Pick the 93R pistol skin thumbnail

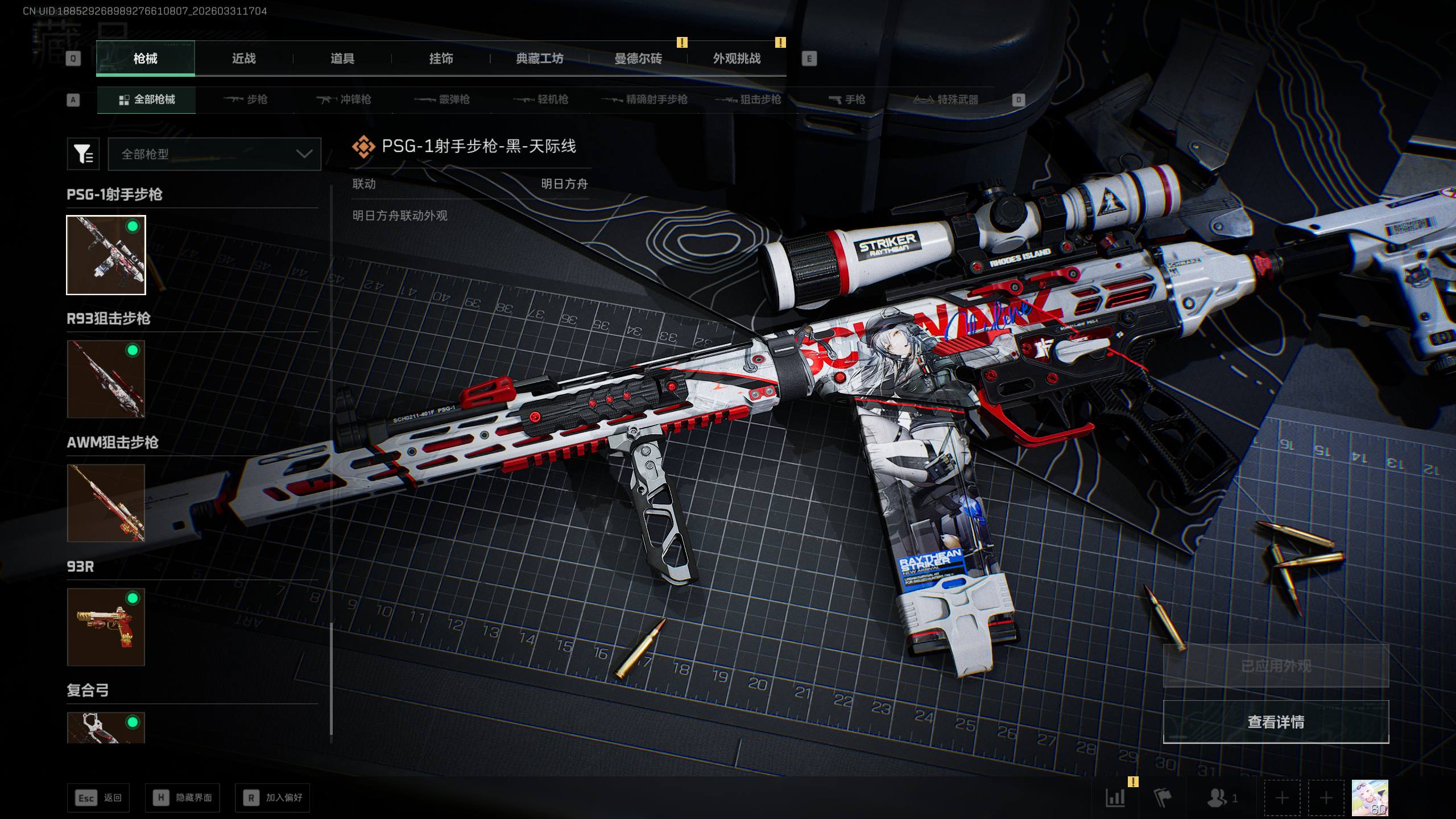coord(106,627)
